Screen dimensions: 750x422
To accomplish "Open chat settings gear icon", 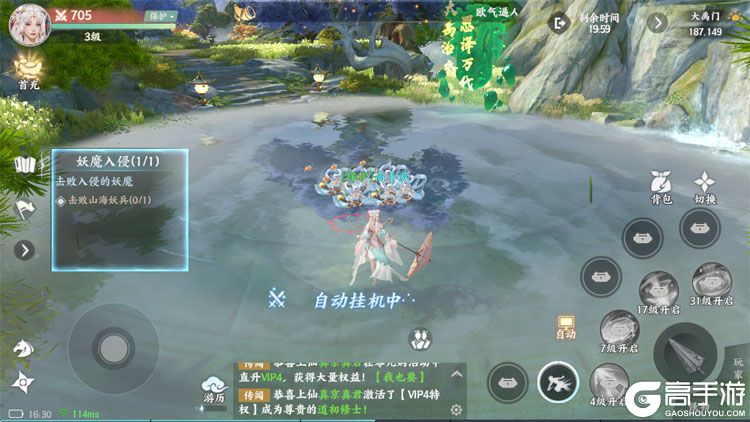I will click(x=457, y=410).
